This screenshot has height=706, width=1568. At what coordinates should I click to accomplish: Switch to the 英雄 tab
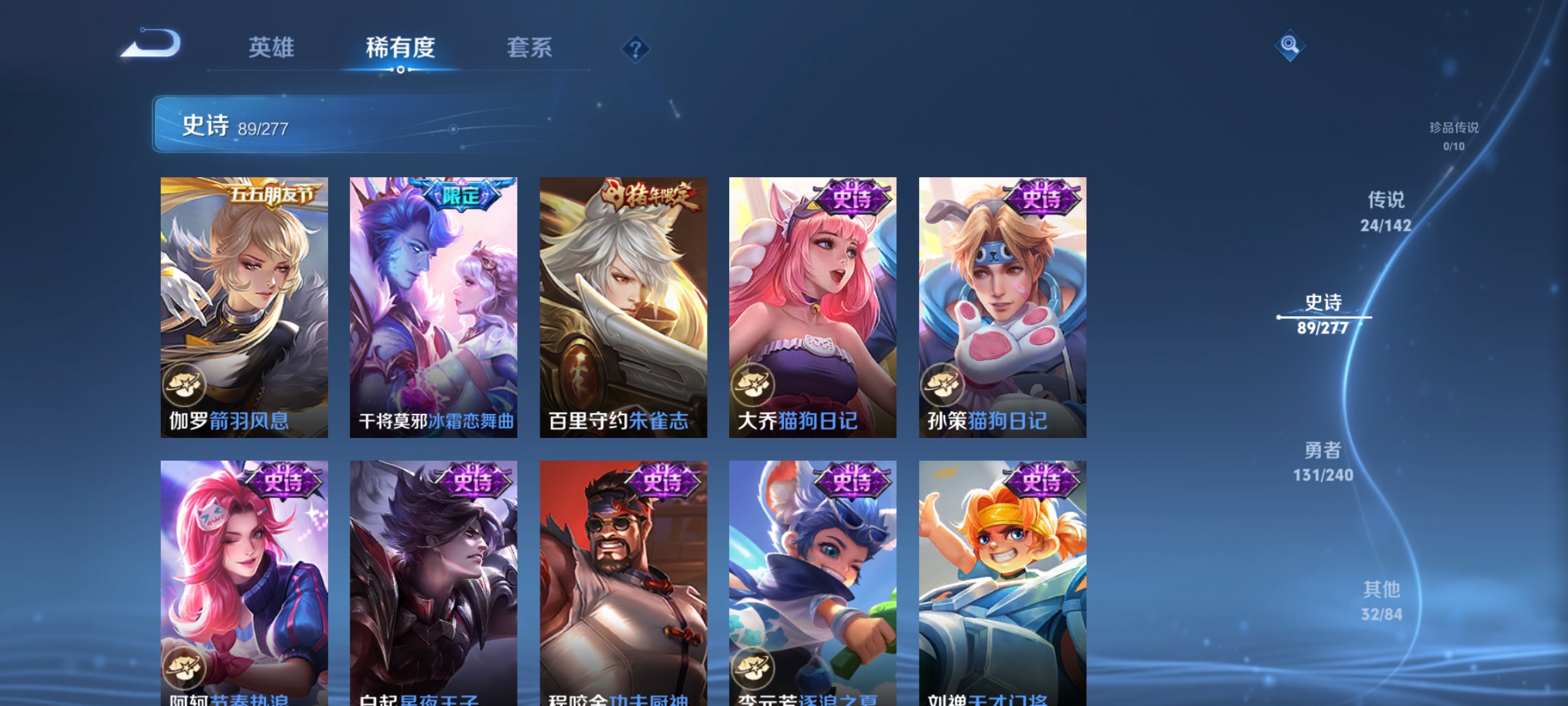(x=272, y=47)
